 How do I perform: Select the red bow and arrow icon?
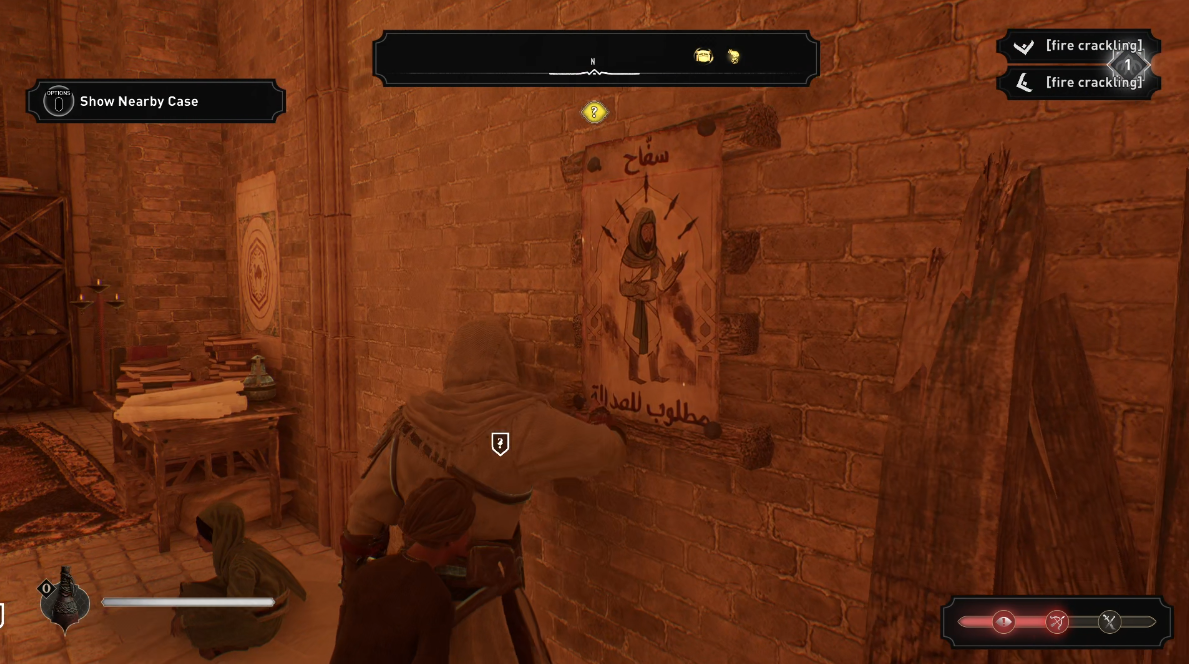[1057, 622]
